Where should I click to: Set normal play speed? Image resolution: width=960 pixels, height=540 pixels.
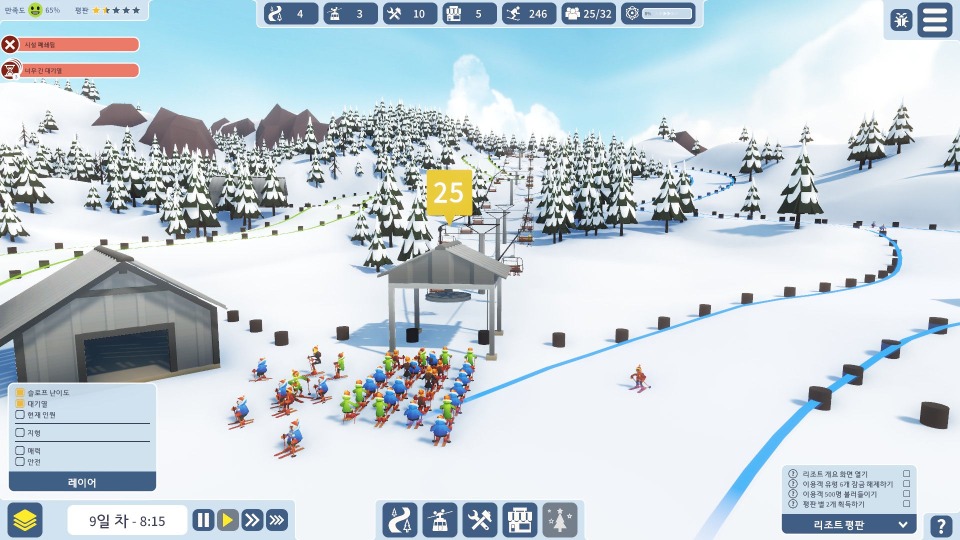click(228, 520)
